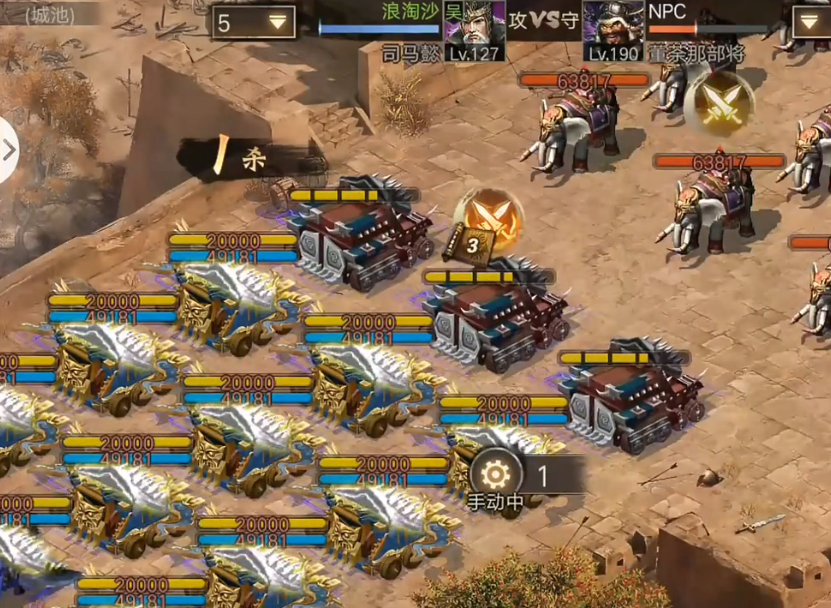Image resolution: width=831 pixels, height=608 pixels.
Task: Expand the side panel arrow on left edge
Action: [9, 150]
